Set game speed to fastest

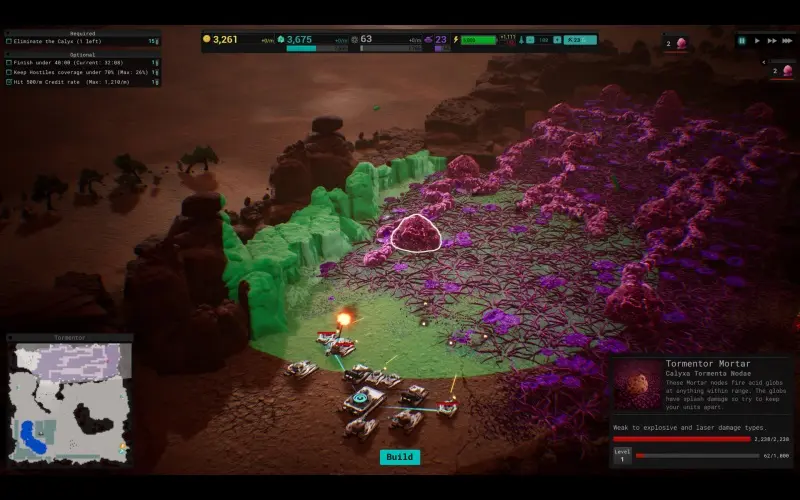pyautogui.click(x=786, y=41)
